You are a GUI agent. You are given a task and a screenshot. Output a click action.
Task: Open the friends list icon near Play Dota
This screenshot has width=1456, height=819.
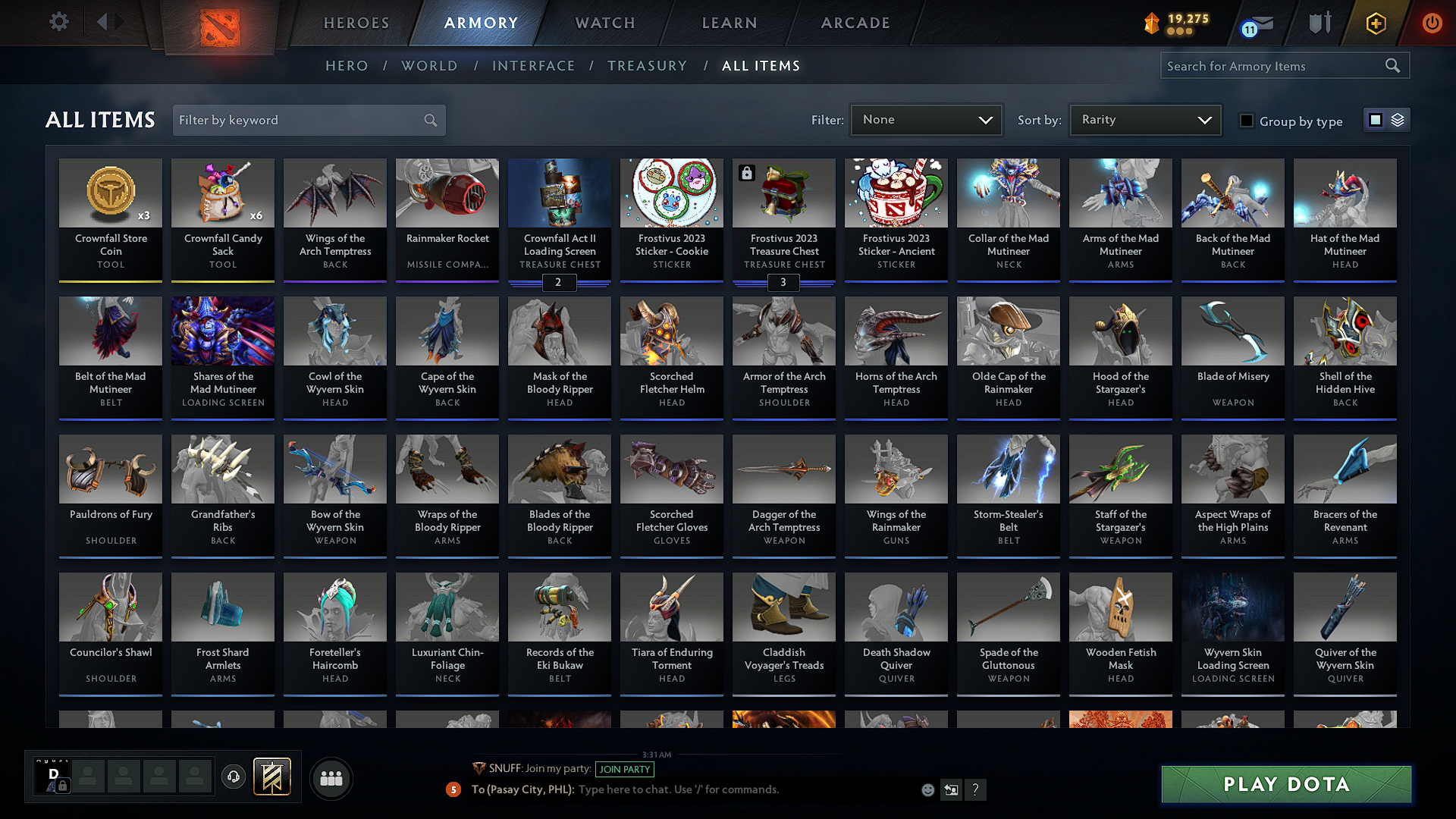tap(330, 777)
